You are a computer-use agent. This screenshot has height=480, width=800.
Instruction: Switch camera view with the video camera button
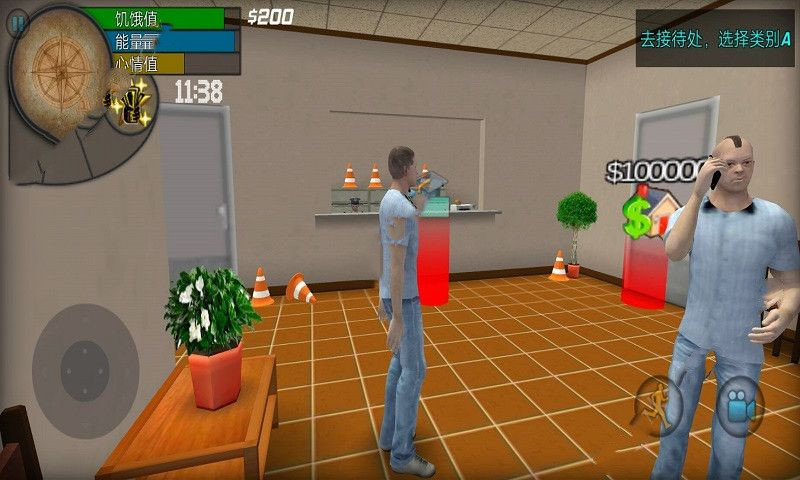pyautogui.click(x=740, y=405)
